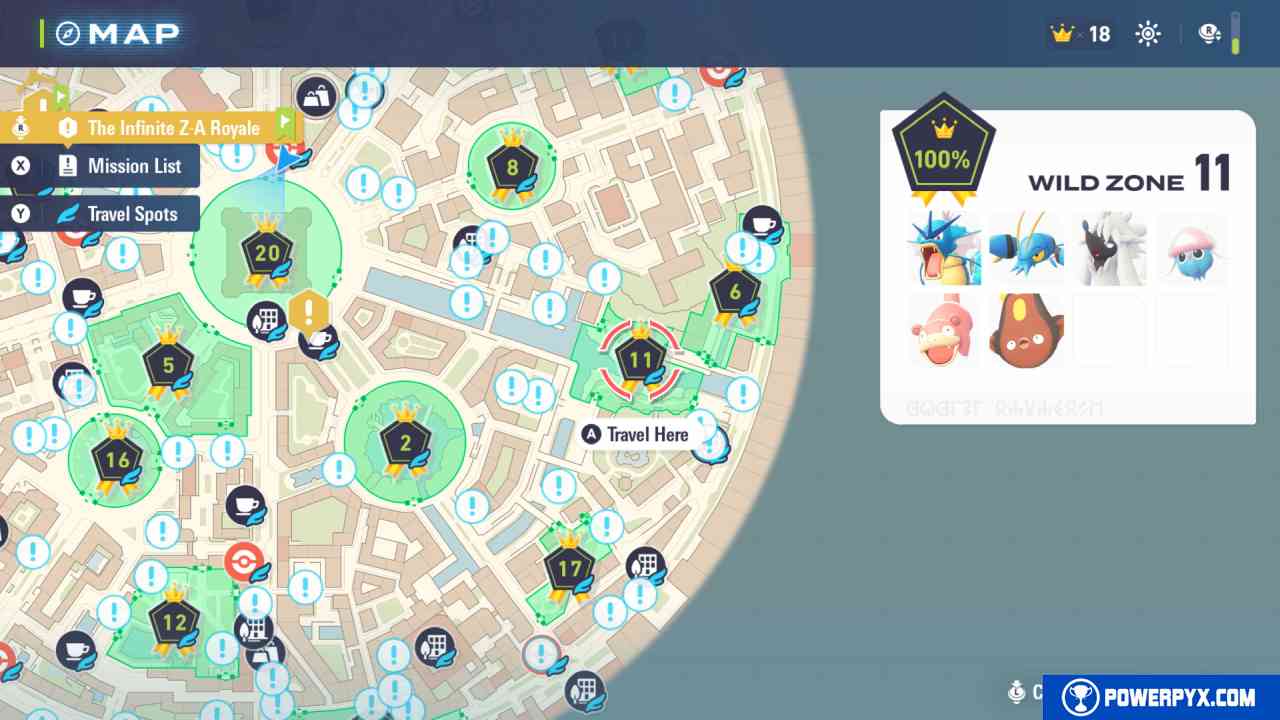This screenshot has width=1280, height=720.
Task: Select the sun time-of-day icon top right
Action: 1147,33
